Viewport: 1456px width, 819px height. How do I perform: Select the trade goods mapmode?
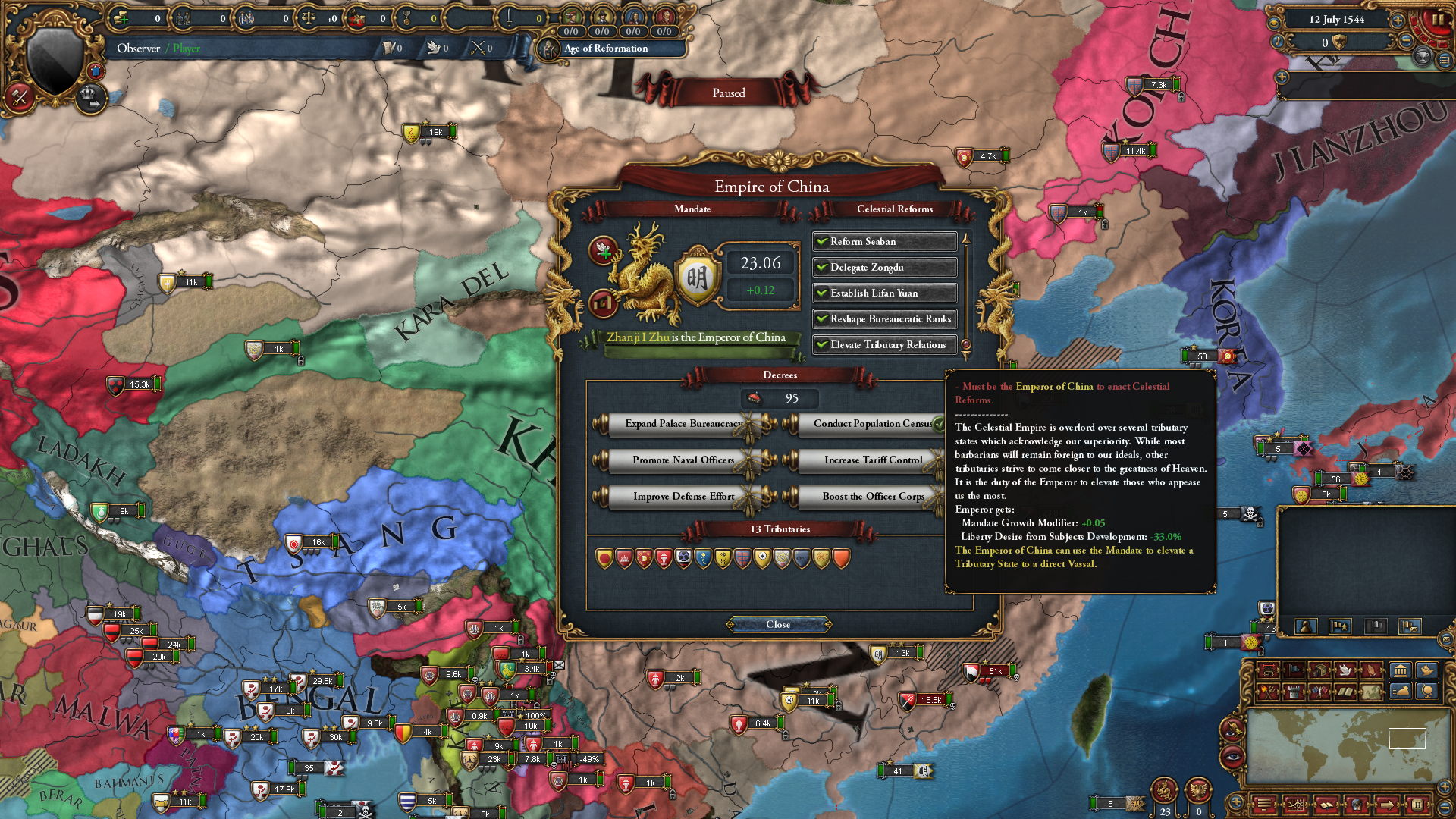tap(1319, 670)
